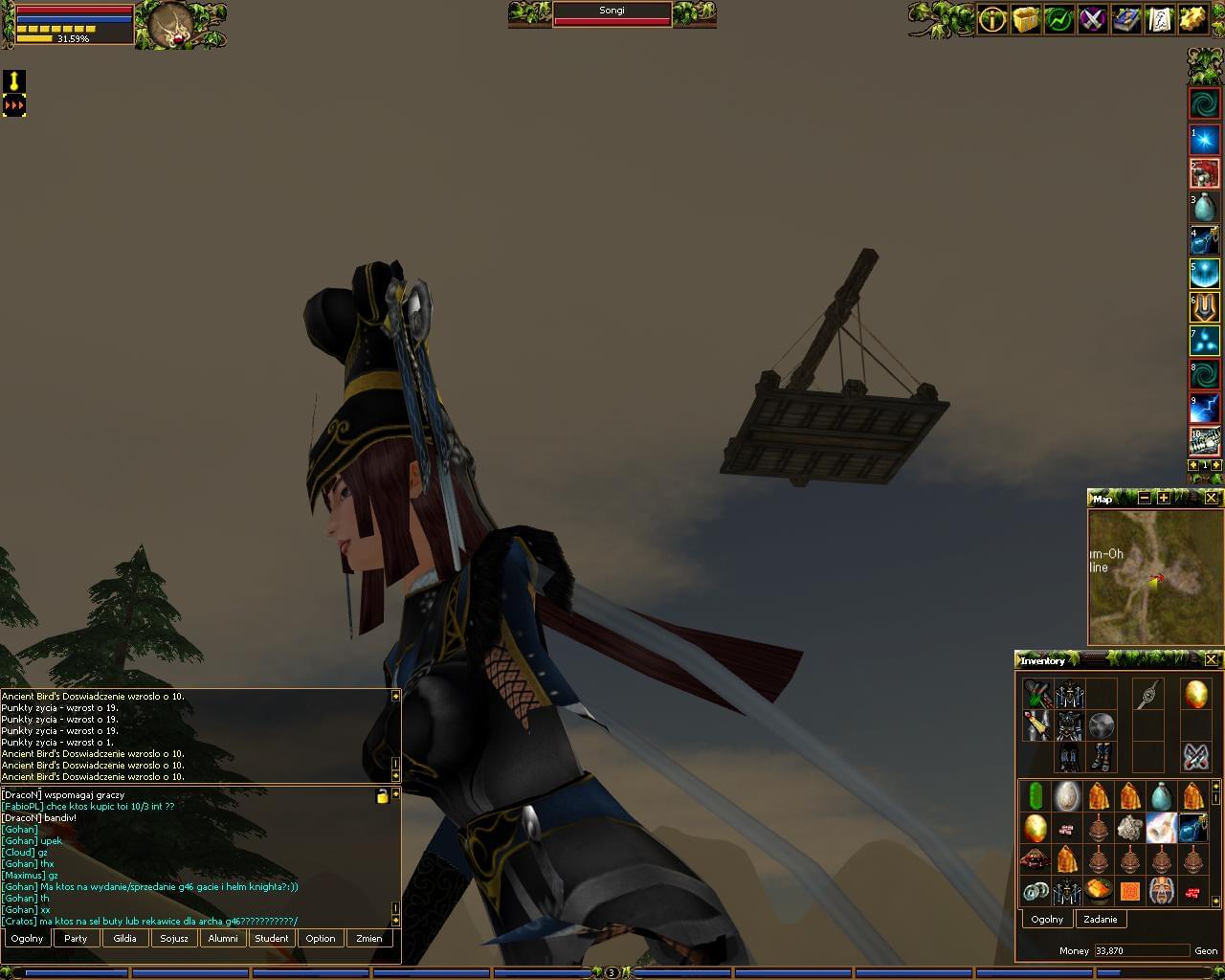Switch to the Zadanie inventory tab
This screenshot has height=980, width=1225.
1101,919
